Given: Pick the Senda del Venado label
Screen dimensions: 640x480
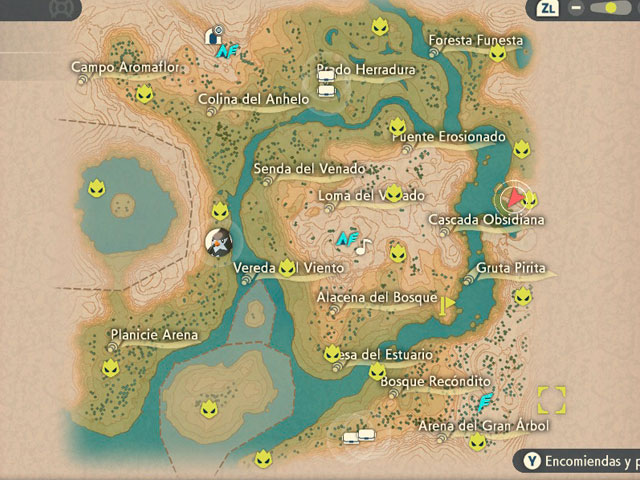Looking at the screenshot, I should pos(309,168).
